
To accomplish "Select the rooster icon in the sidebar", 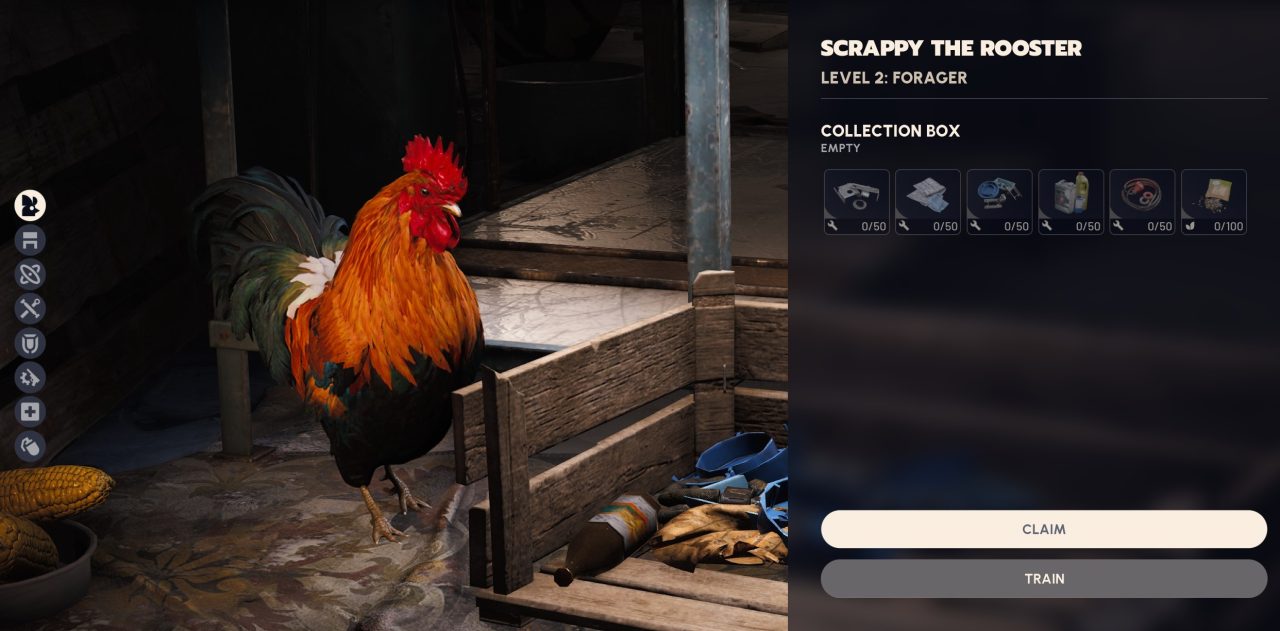I will click(x=30, y=206).
